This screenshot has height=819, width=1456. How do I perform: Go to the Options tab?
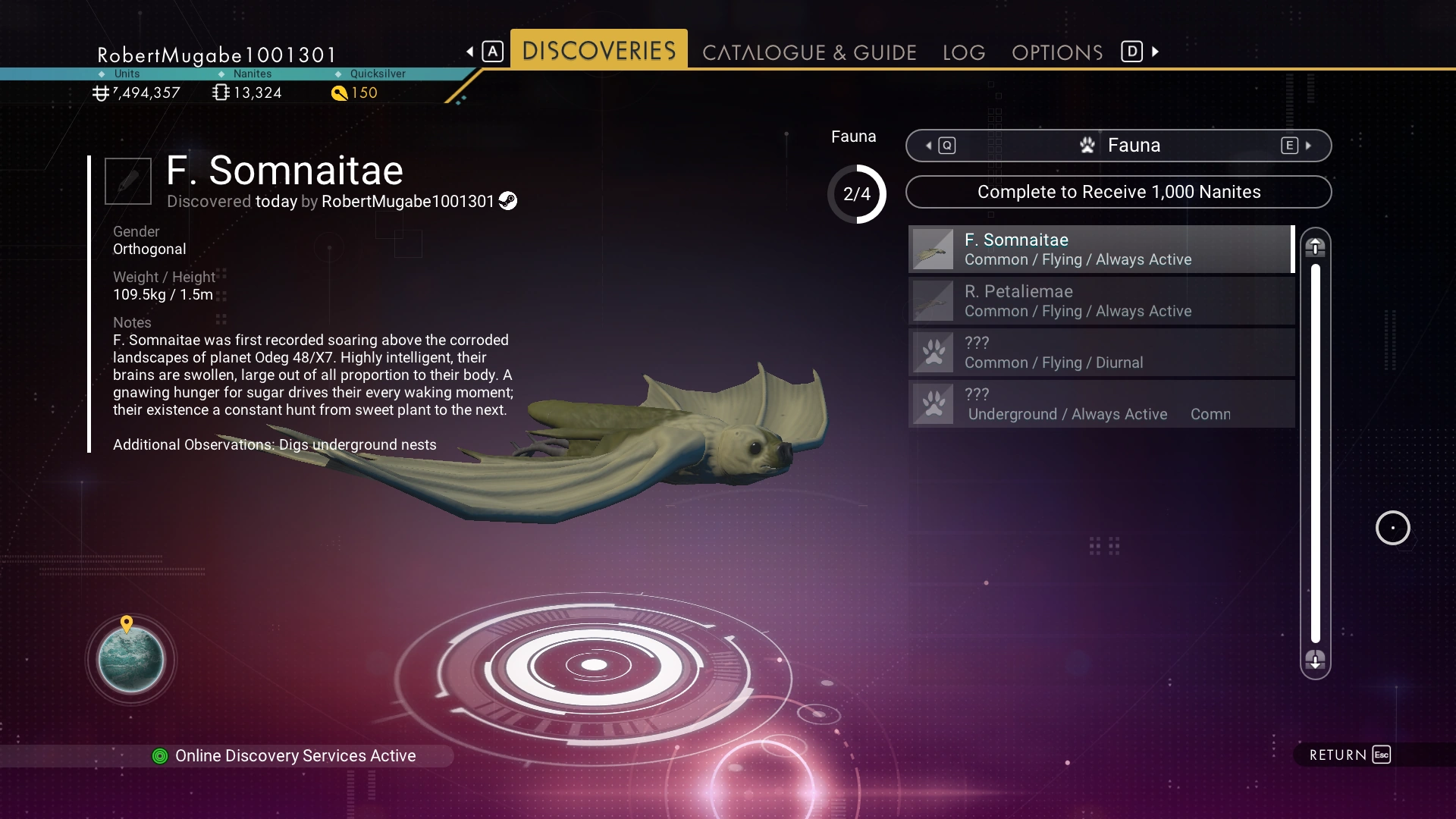tap(1057, 52)
